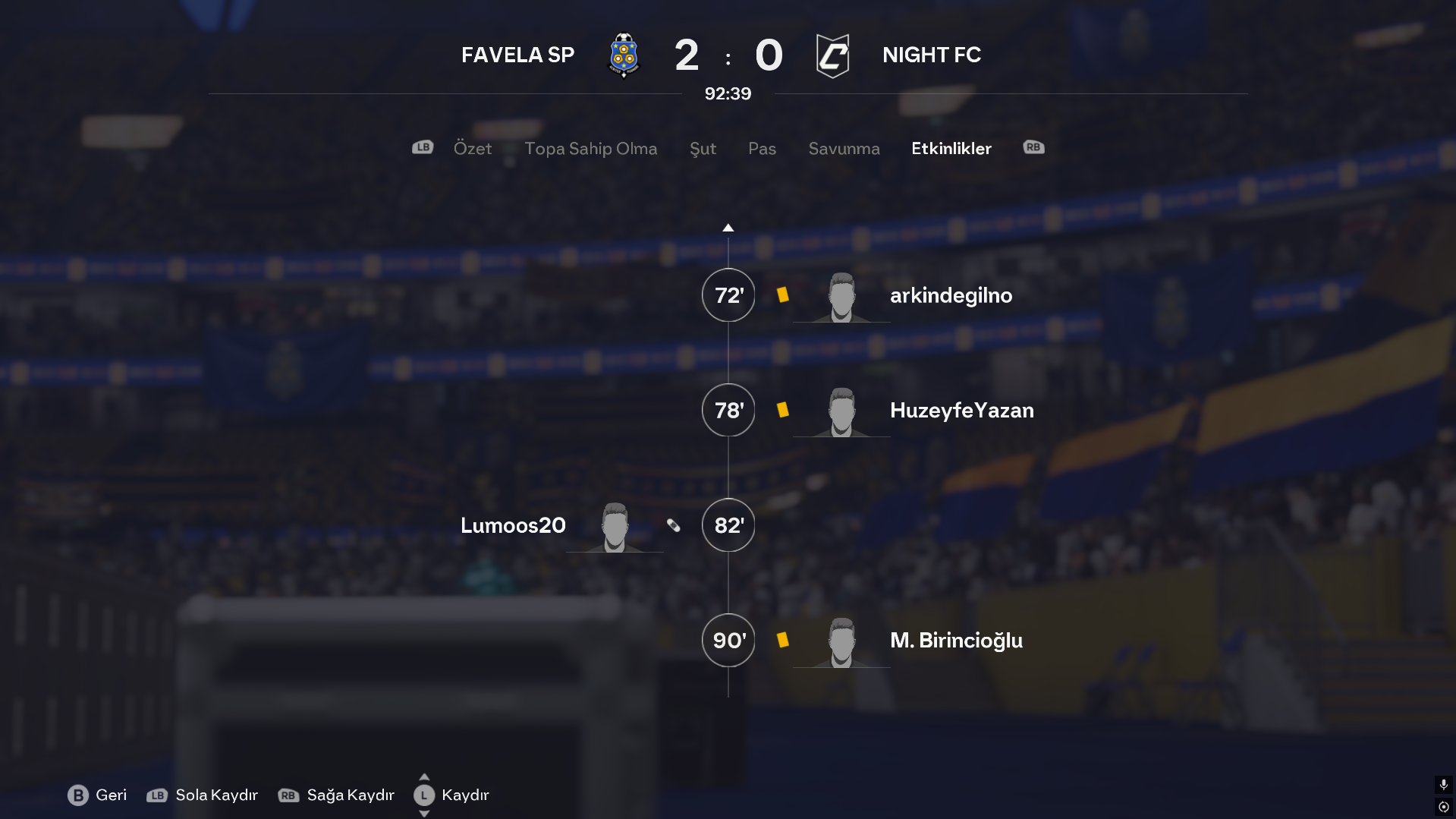The image size is (1456, 819).
Task: Click the microphone icon in the corner
Action: (1443, 784)
